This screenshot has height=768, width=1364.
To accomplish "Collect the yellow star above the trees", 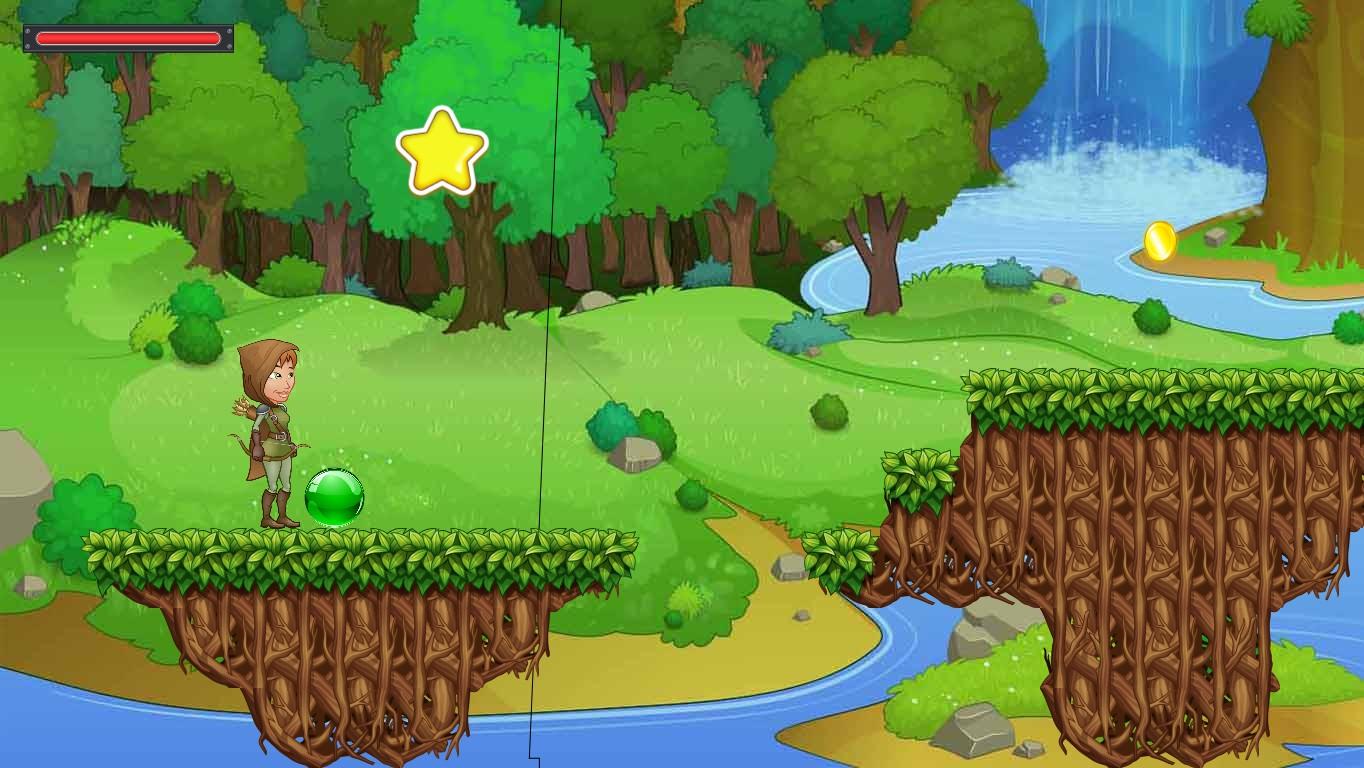I will tap(440, 152).
